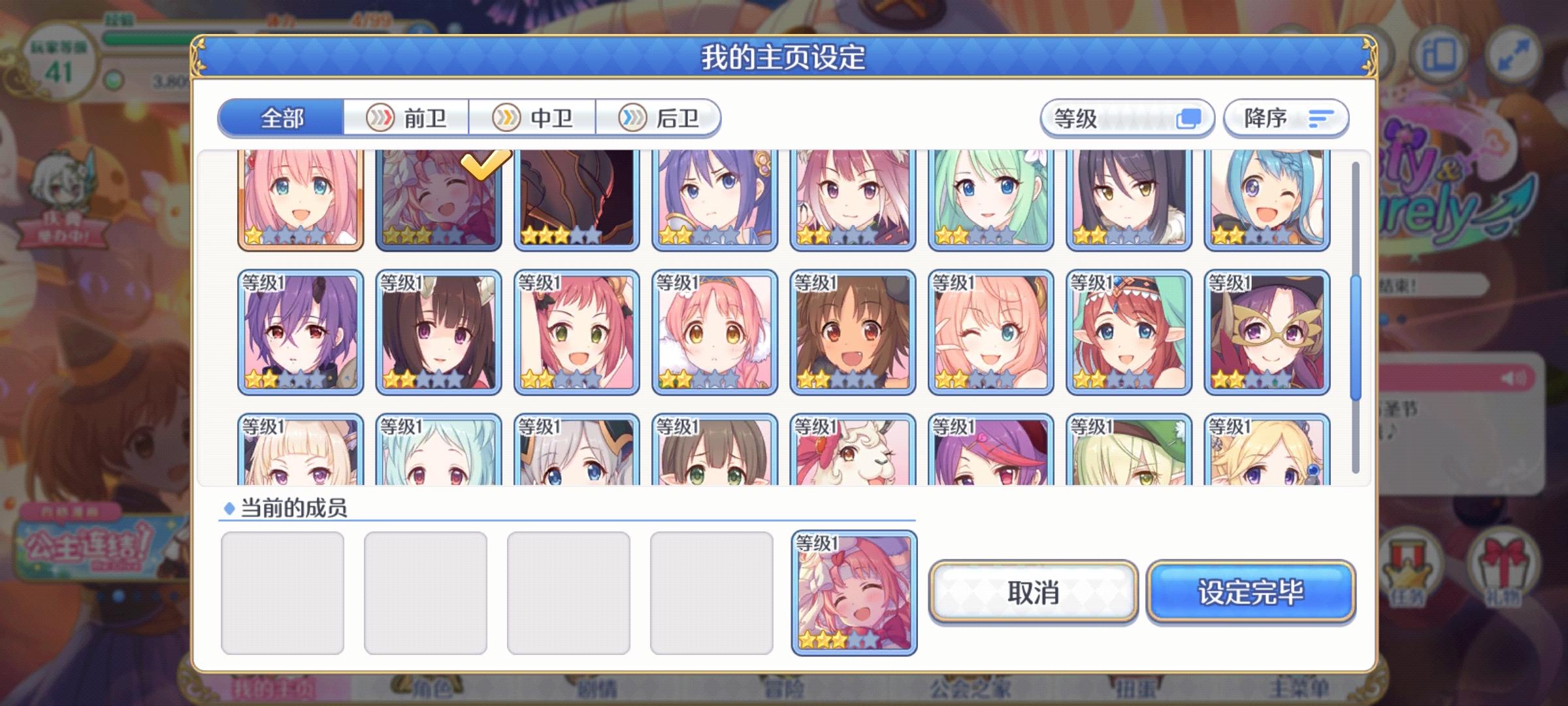This screenshot has width=1568, height=706.
Task: Toggle 降序 descending sort order
Action: click(x=1285, y=118)
